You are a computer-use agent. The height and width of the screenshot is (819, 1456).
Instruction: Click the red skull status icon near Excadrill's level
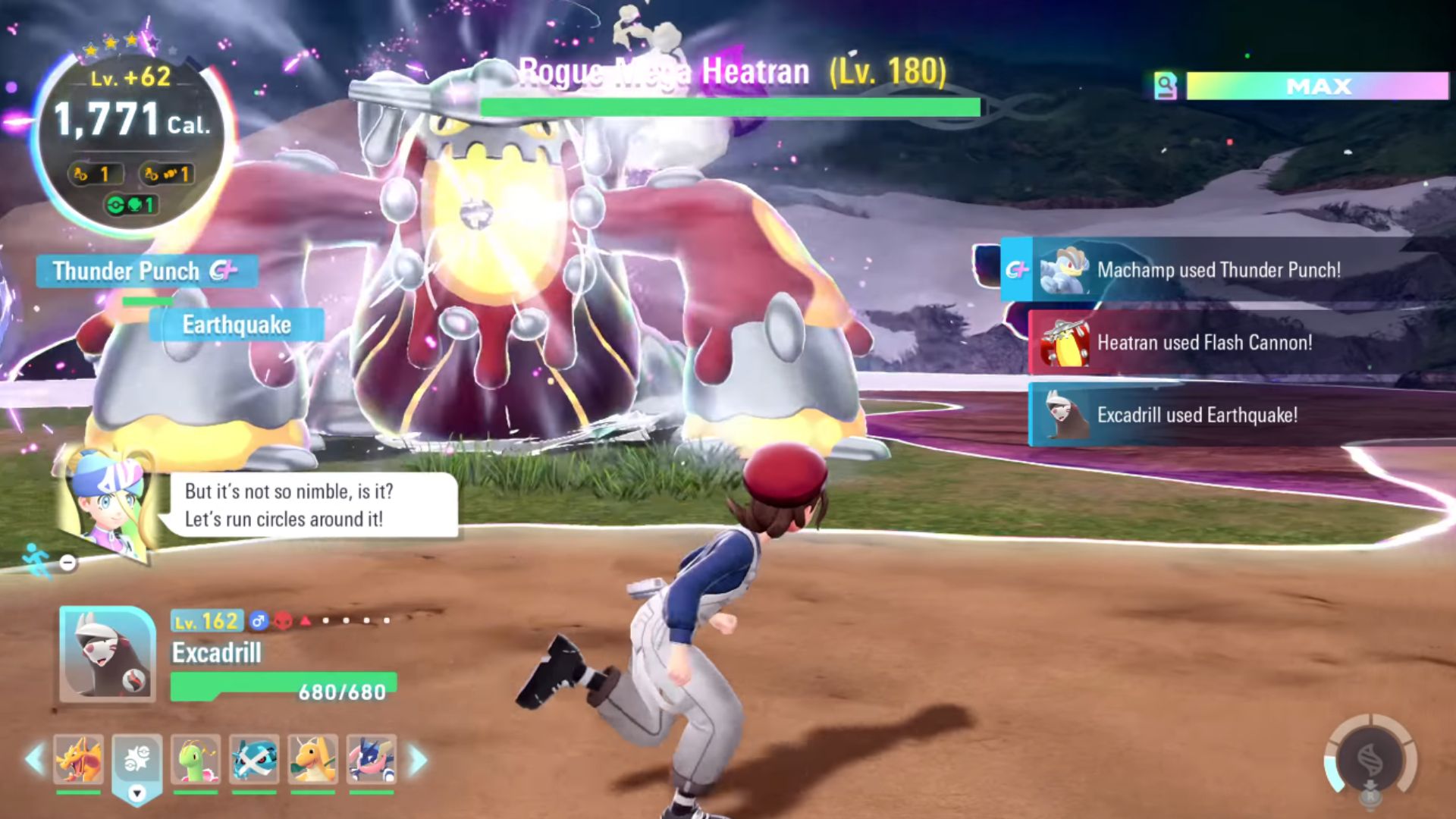[x=283, y=620]
